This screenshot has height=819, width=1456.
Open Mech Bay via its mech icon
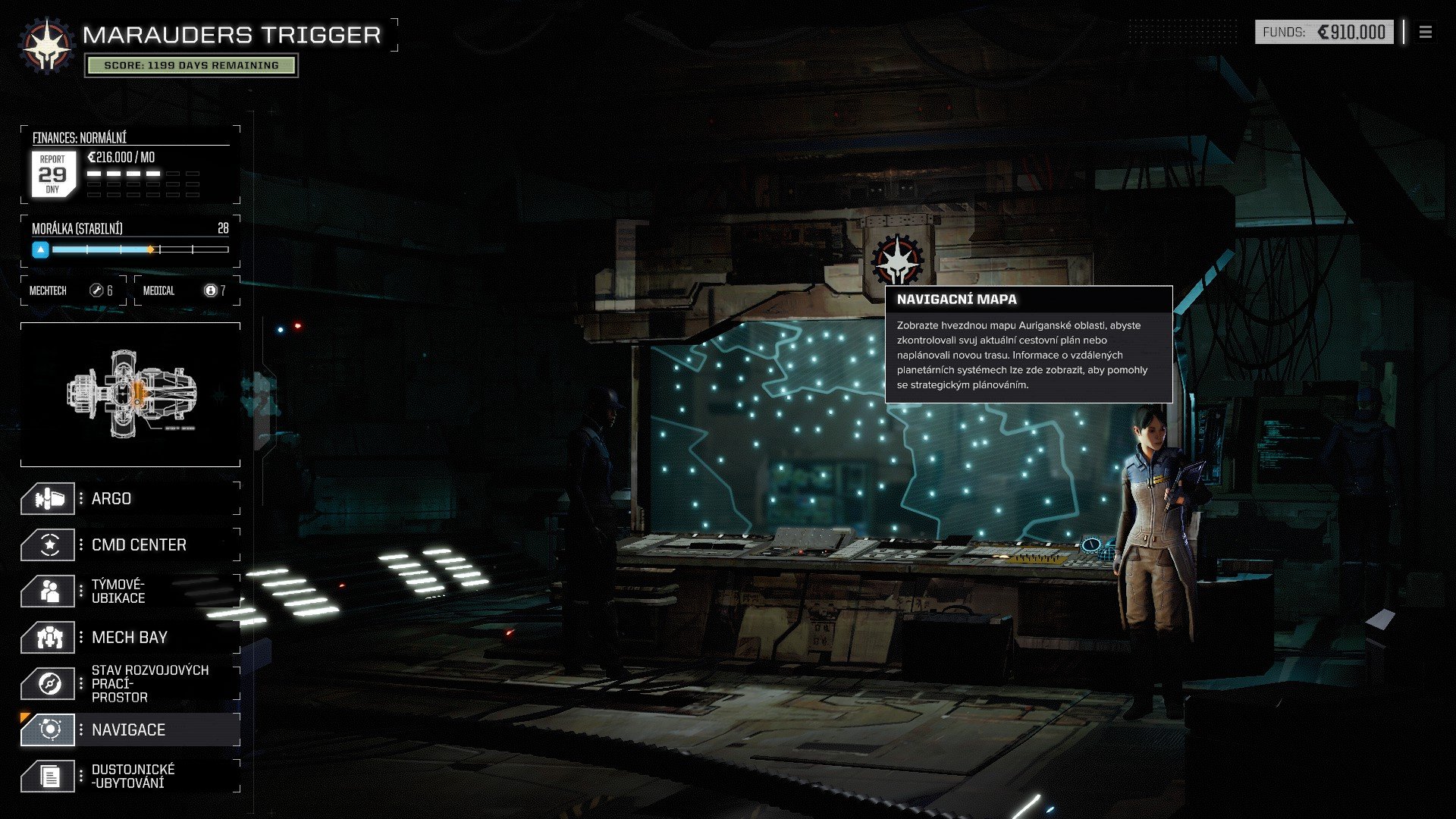click(48, 637)
